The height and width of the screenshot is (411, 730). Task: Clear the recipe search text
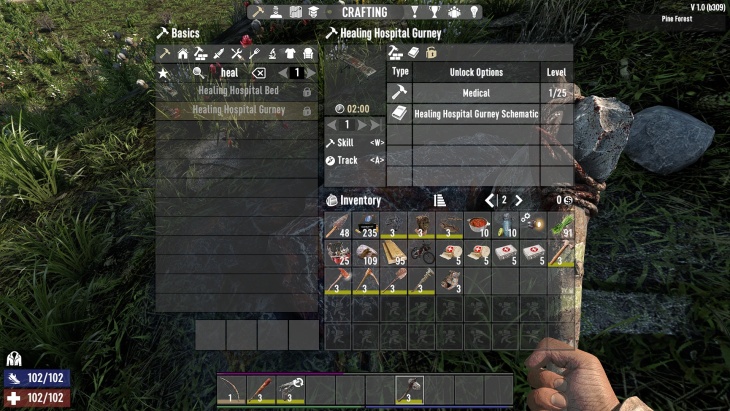tap(258, 73)
